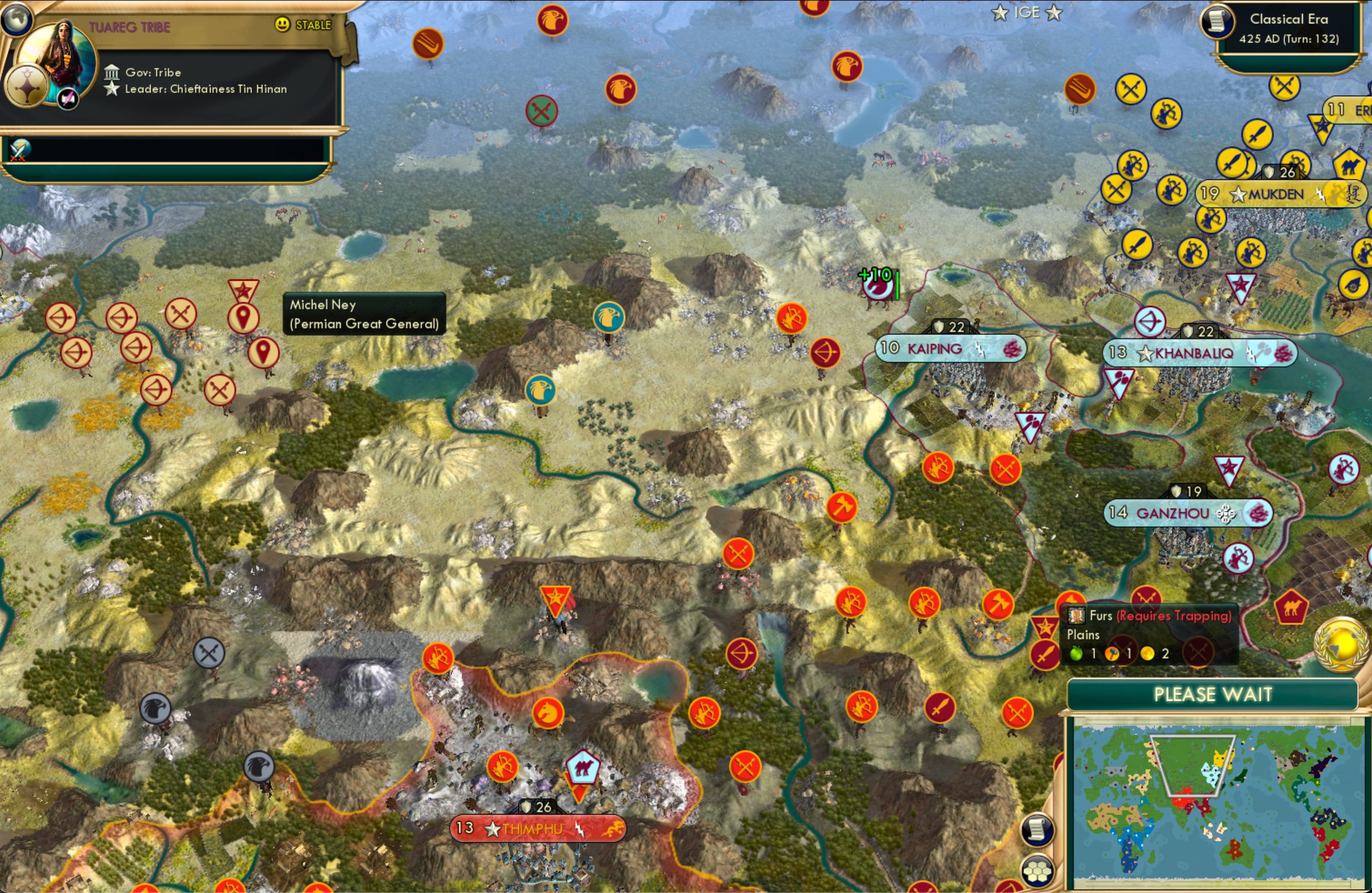Click the red archer unit icon on the left
Screen dimensions: 1372x893
click(x=62, y=318)
